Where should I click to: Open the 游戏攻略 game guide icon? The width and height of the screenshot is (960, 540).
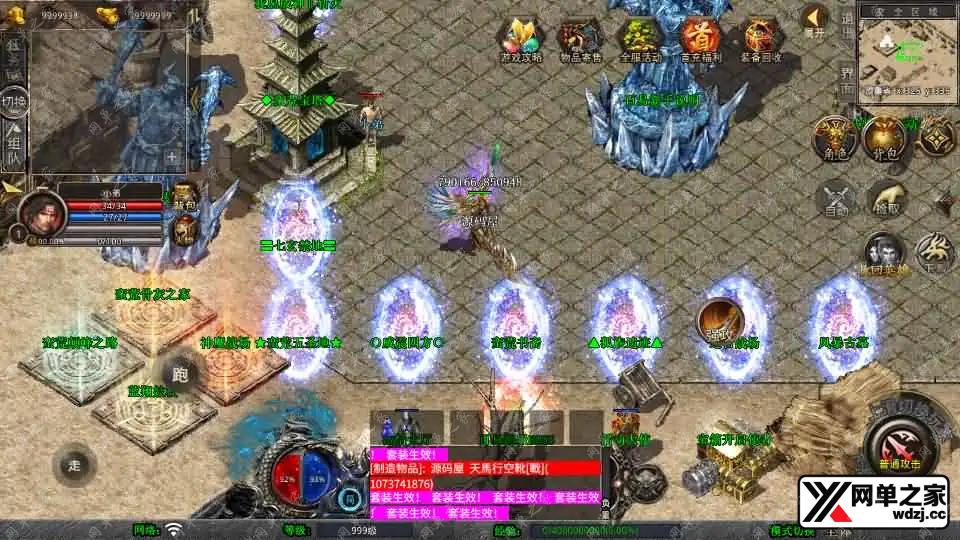click(521, 39)
